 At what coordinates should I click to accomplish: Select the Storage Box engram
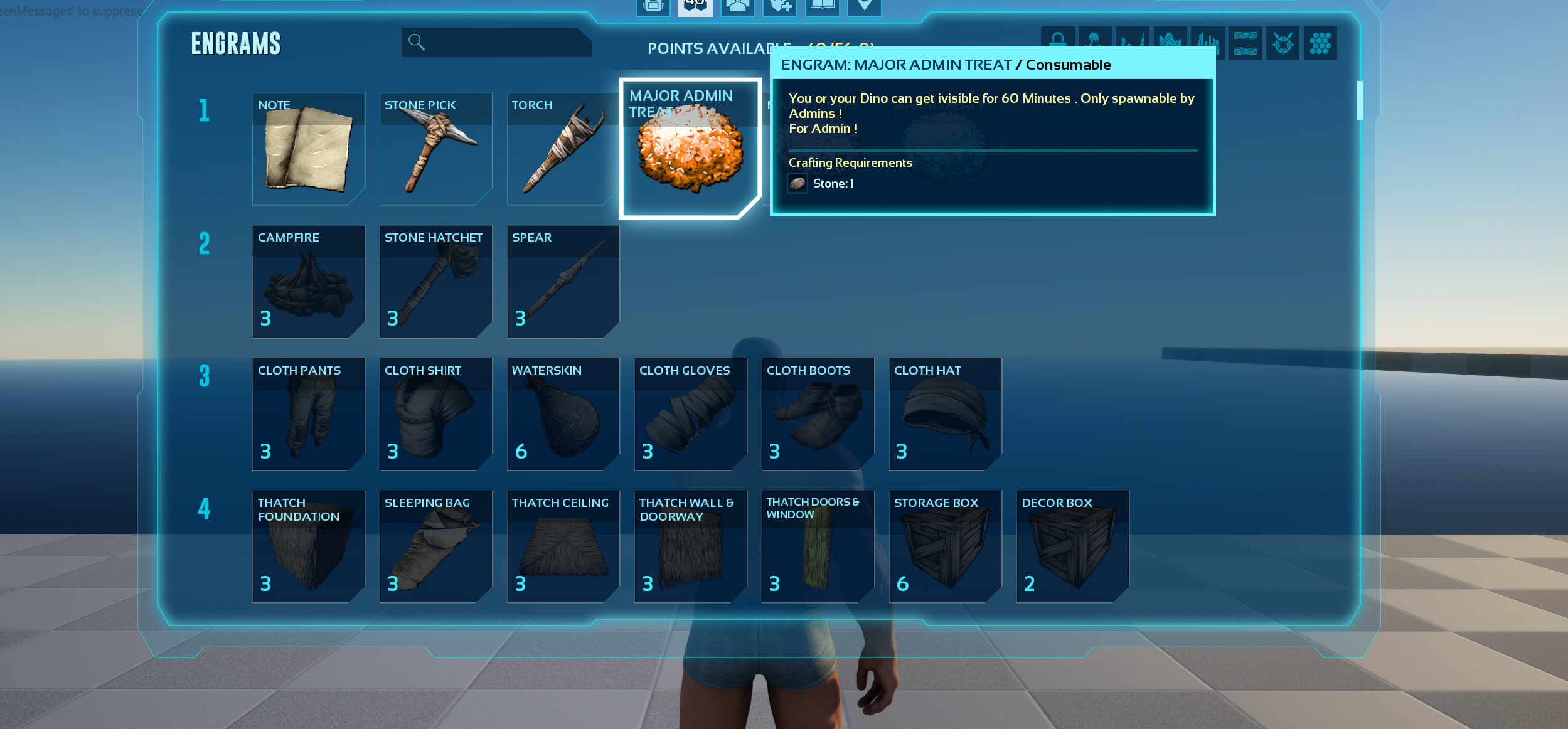[945, 546]
